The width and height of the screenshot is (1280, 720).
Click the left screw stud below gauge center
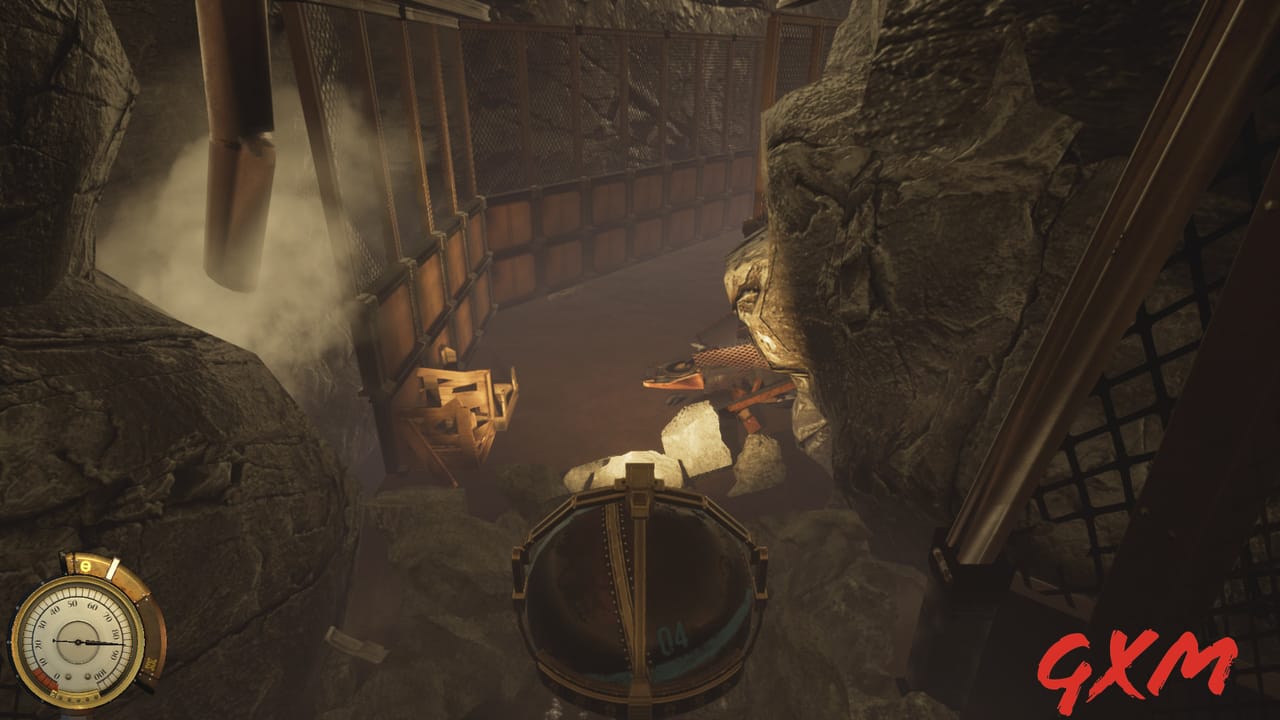(x=67, y=676)
